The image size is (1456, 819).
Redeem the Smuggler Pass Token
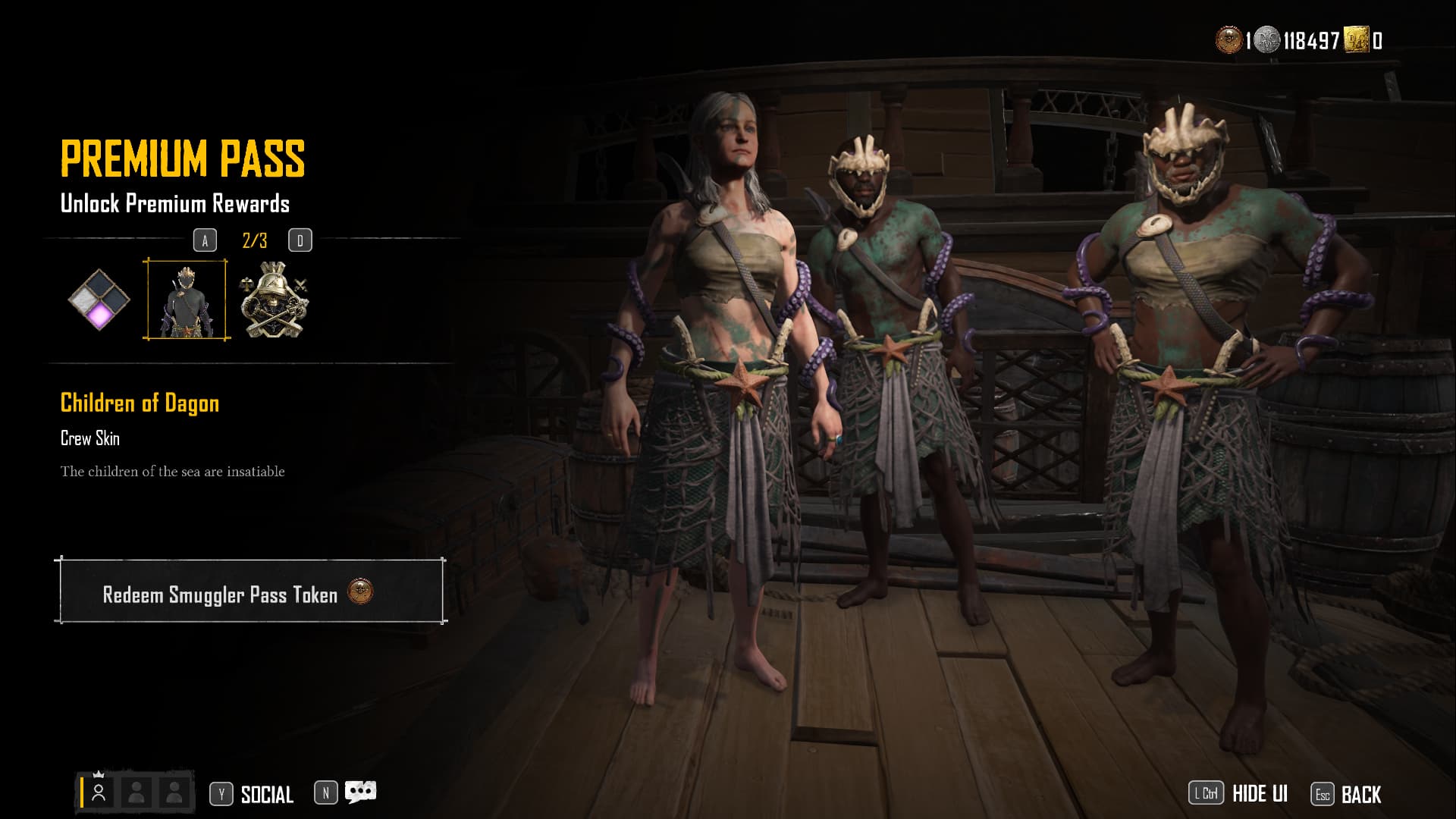point(250,592)
